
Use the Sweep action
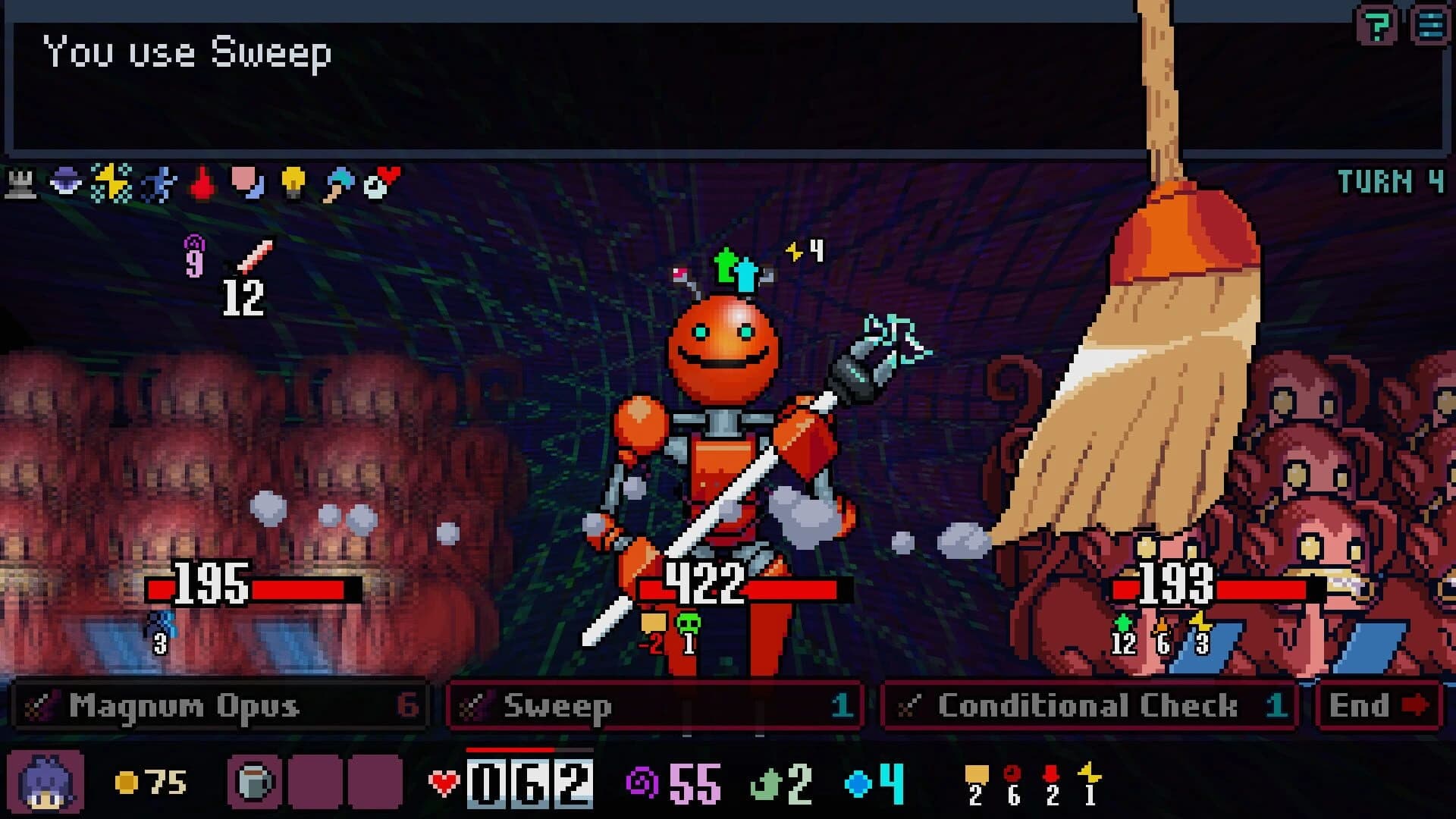[656, 705]
